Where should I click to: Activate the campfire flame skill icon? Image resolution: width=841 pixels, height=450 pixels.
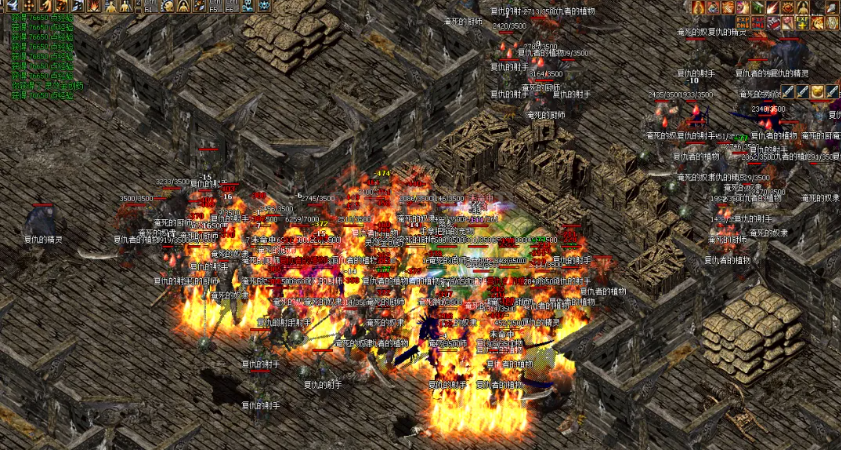coord(94,6)
